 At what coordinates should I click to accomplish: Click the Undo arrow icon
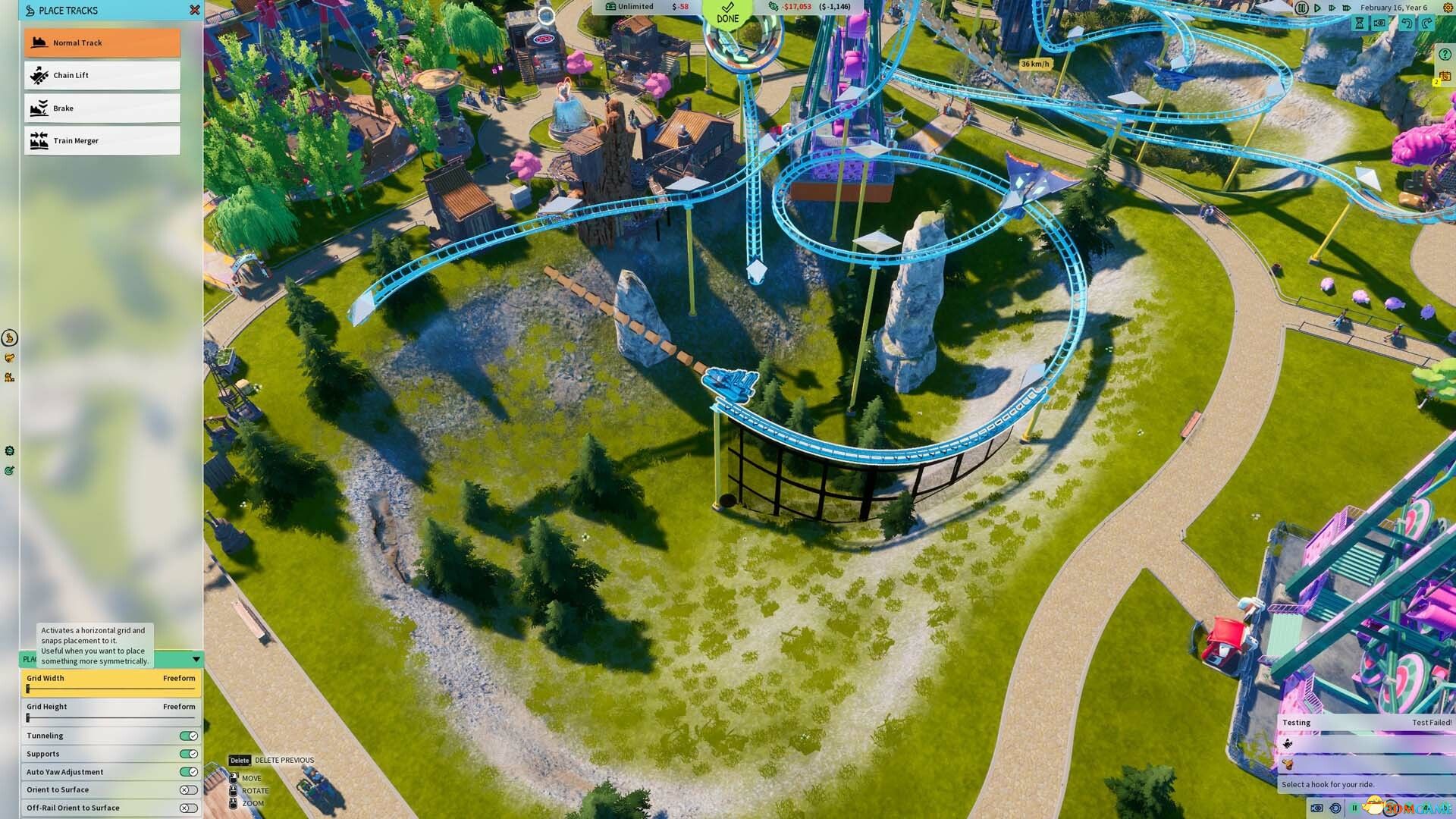1407,24
